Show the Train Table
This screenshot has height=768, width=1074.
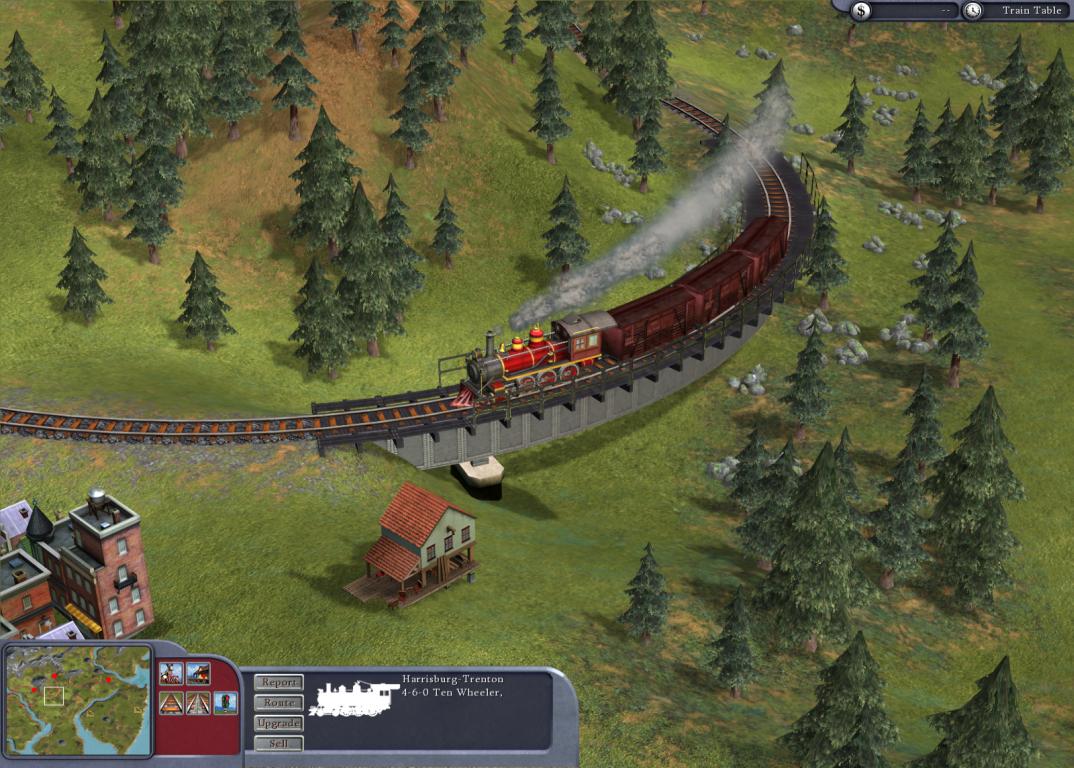[1031, 11]
